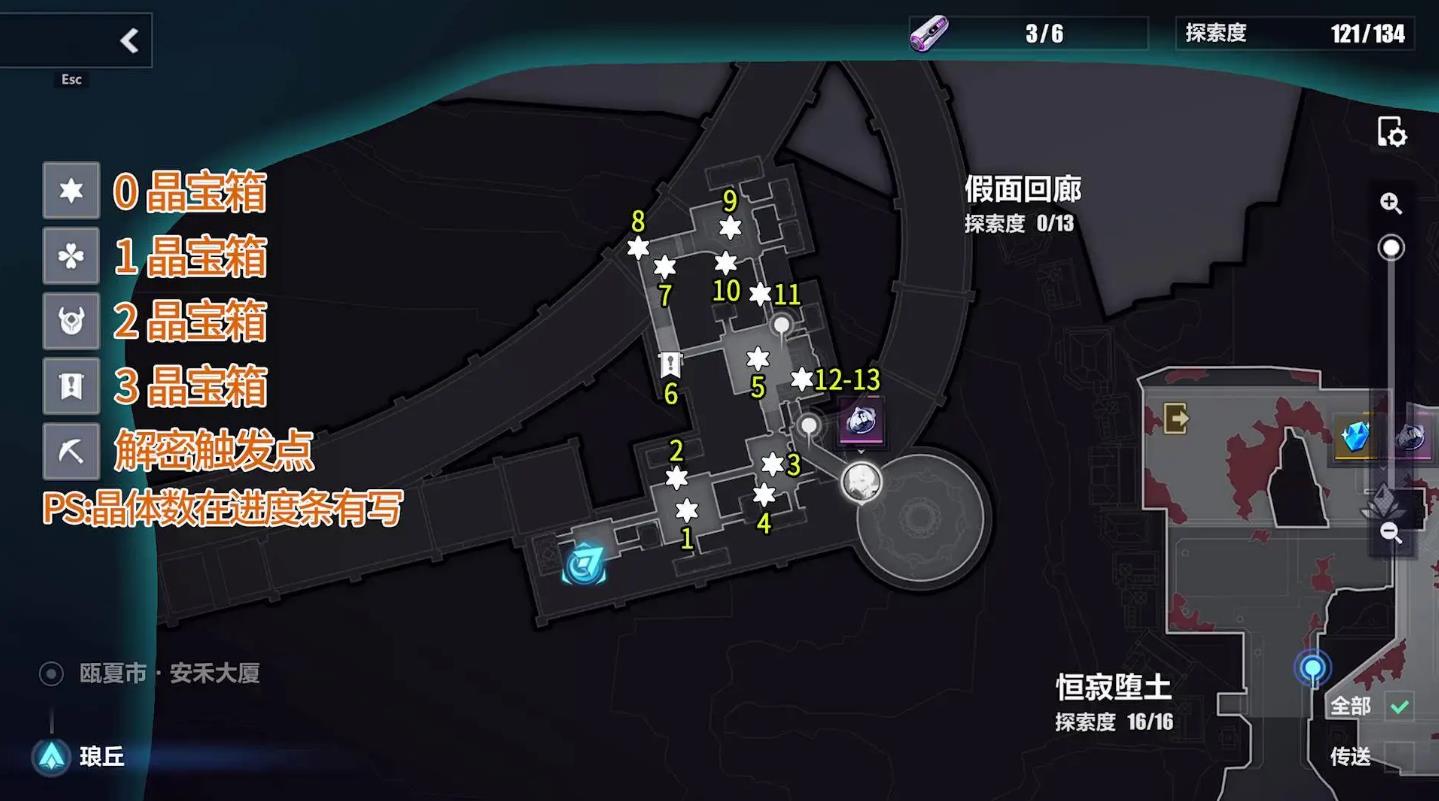Select the star legend icon for 0晶宝箱
This screenshot has width=1439, height=801.
(x=70, y=191)
